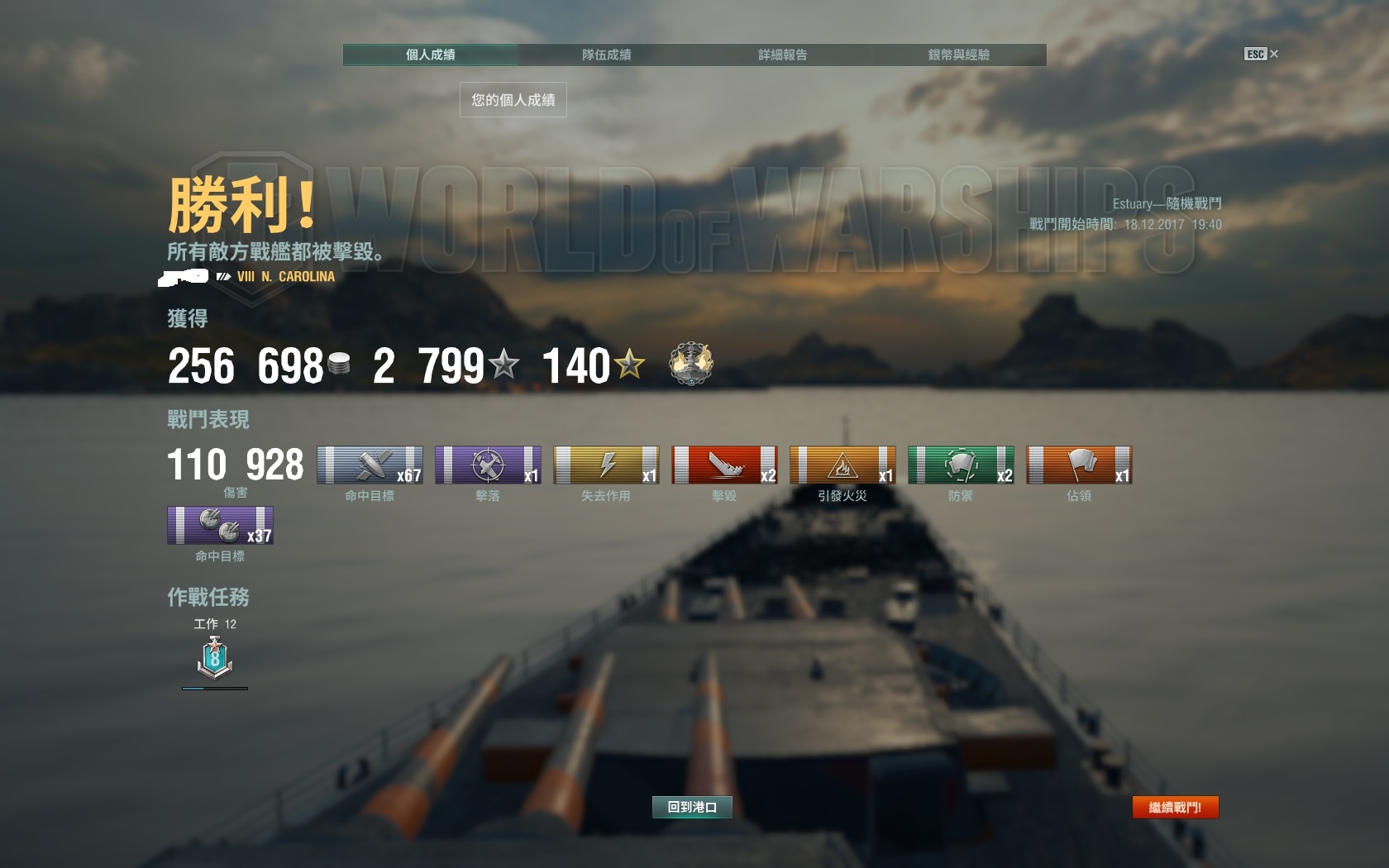The height and width of the screenshot is (868, 1389).
Task: Select the x67 main battery hits ribbon
Action: [370, 465]
